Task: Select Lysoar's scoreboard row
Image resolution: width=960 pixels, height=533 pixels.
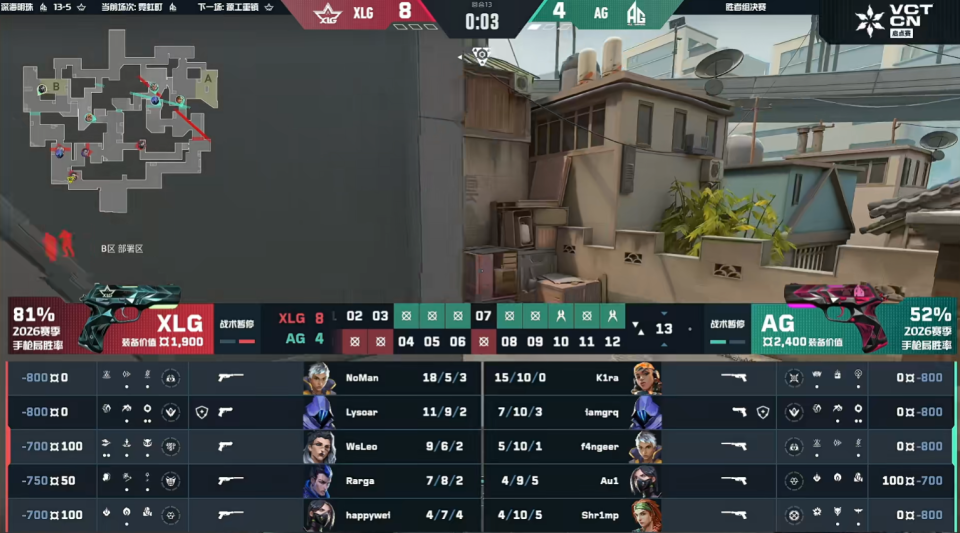Action: point(240,412)
